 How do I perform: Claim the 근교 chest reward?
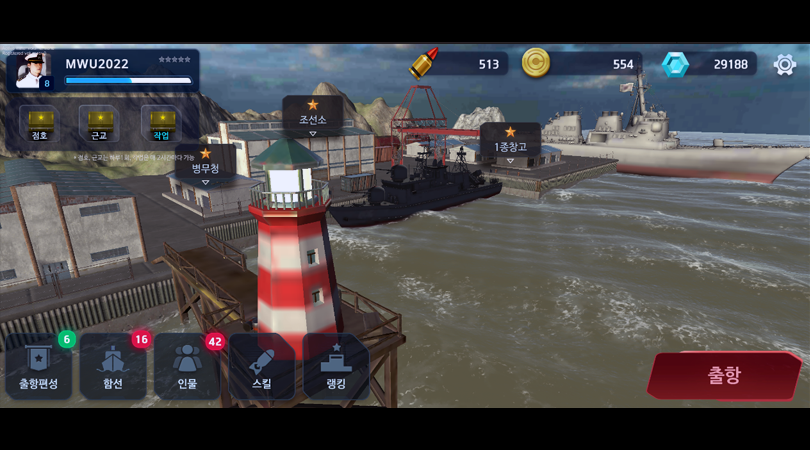[100, 124]
